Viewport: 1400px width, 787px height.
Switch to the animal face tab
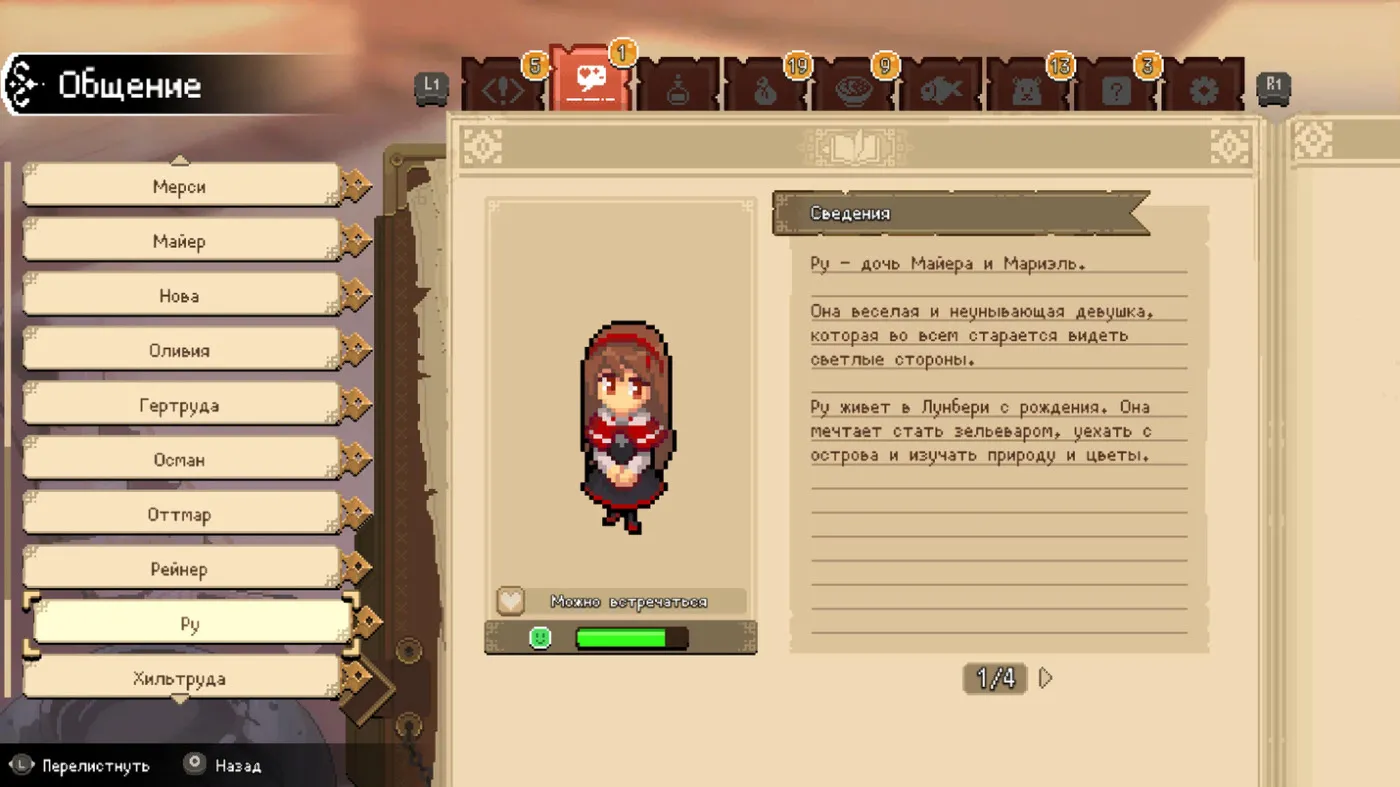click(x=1028, y=90)
